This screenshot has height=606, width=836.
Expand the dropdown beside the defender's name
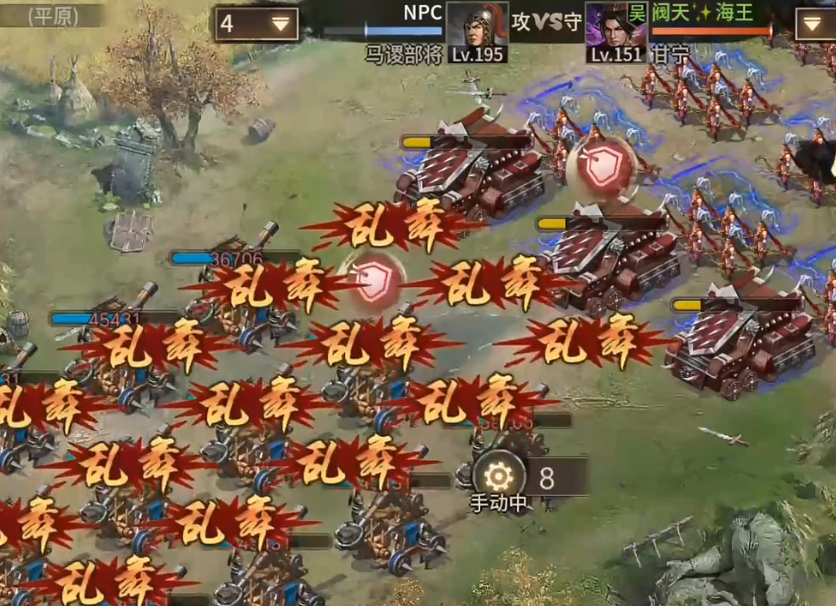click(815, 23)
